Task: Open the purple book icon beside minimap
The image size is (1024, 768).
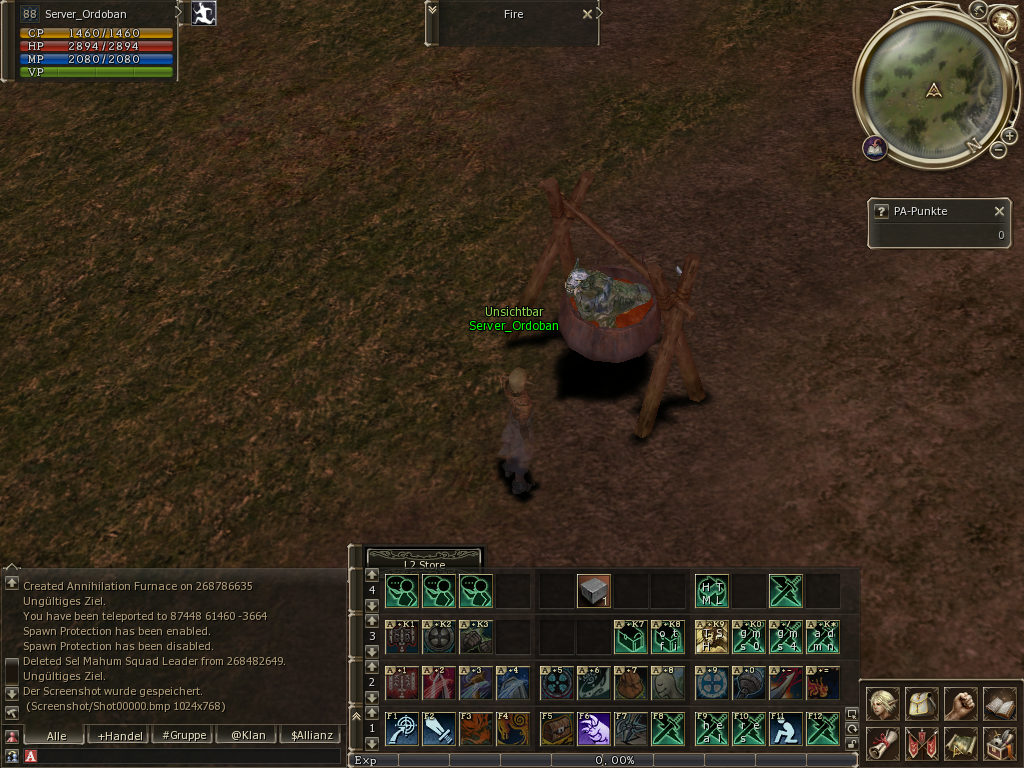Action: point(875,148)
